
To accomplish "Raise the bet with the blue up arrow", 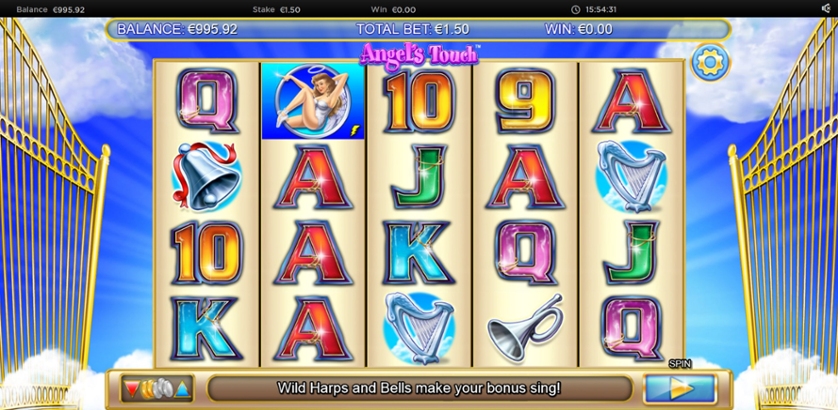I will click(183, 388).
